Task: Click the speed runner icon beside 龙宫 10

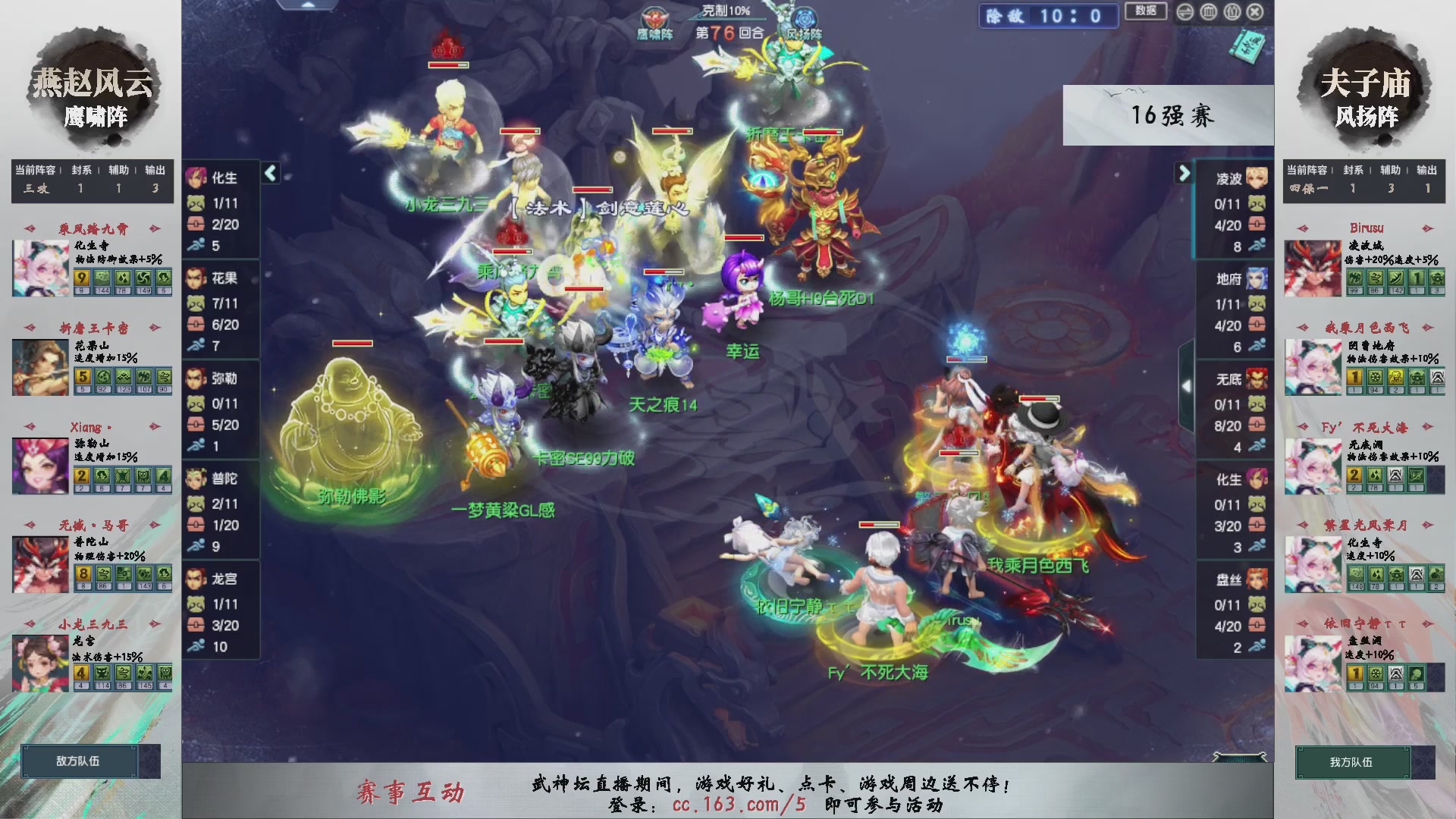Action: 197,647
